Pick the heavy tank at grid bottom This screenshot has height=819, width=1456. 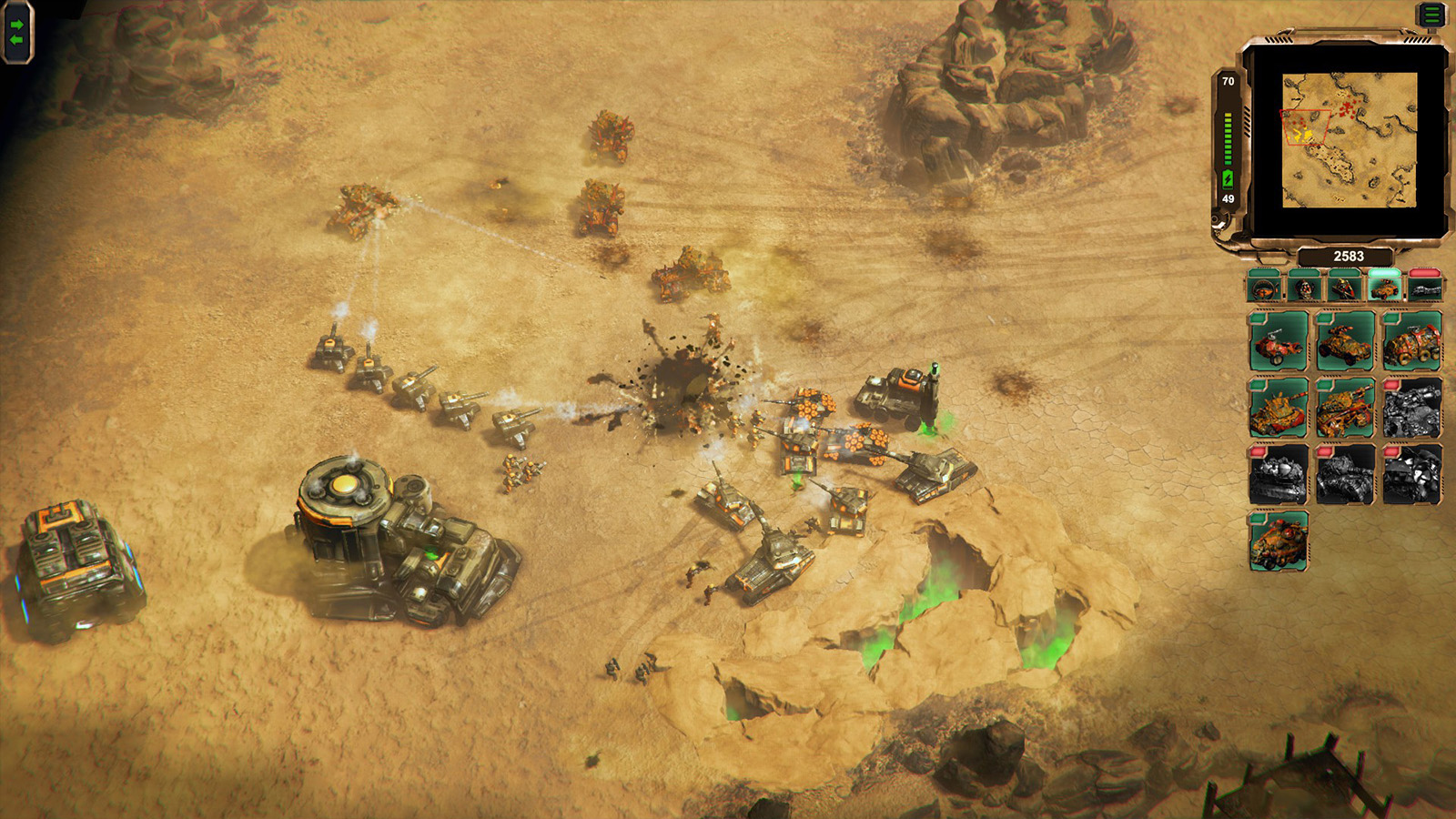click(1278, 541)
